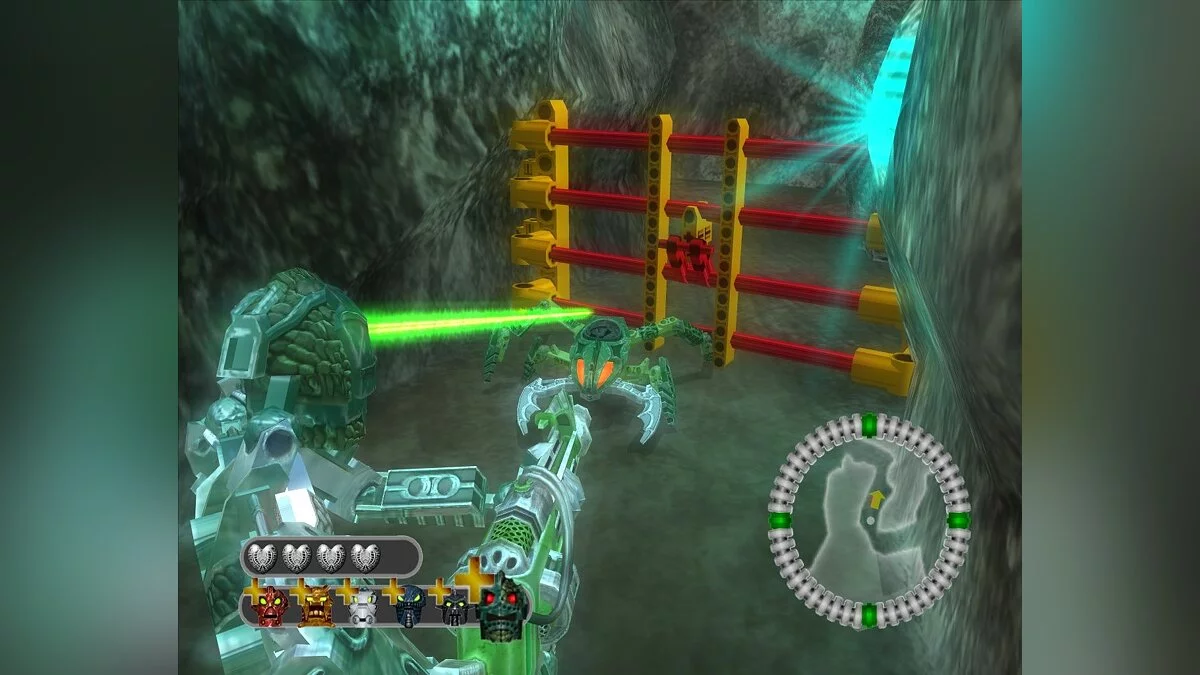Switch to the white mask
1200x675 pixels.
point(362,608)
